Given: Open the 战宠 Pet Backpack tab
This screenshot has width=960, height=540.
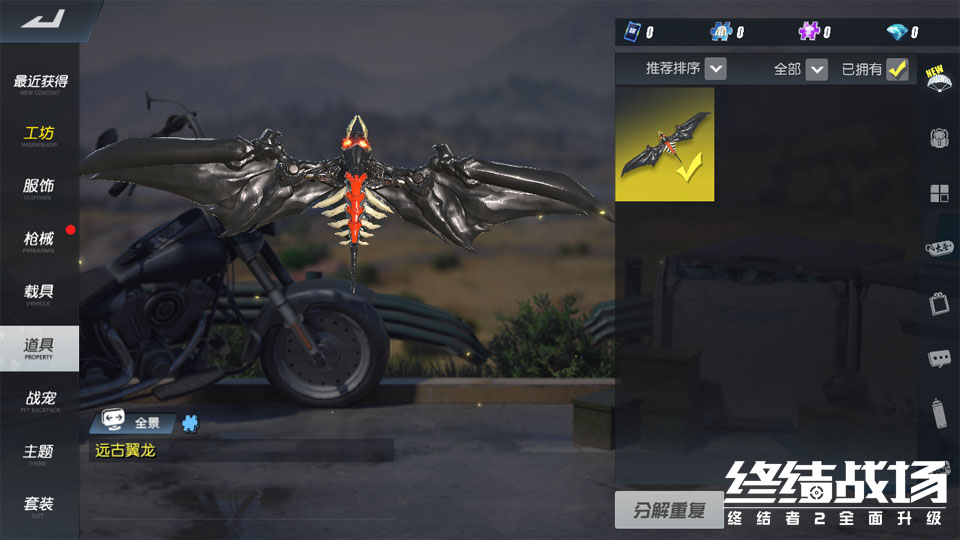Looking at the screenshot, I should point(40,400).
